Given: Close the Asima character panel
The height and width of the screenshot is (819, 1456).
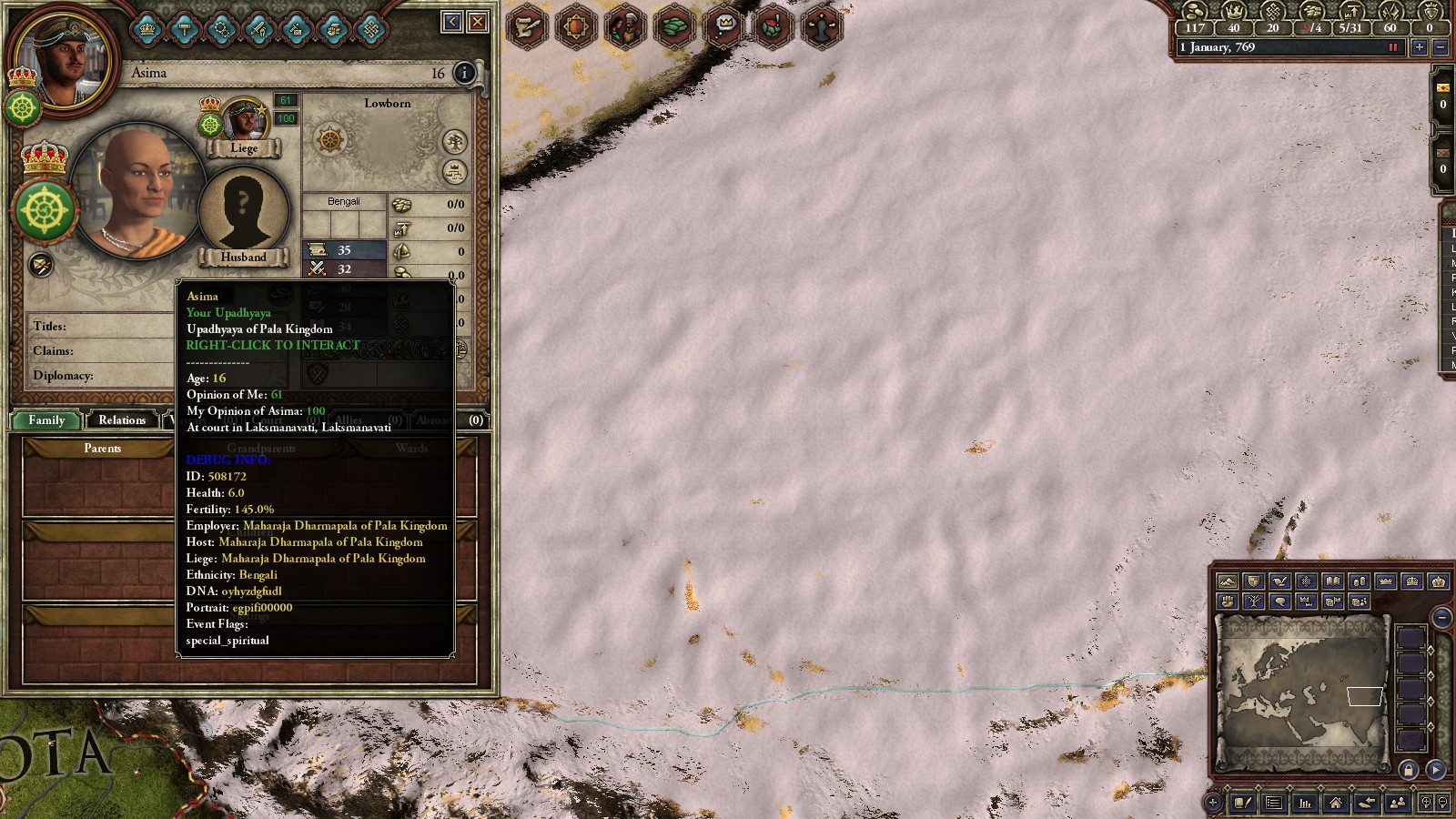Looking at the screenshot, I should [478, 22].
